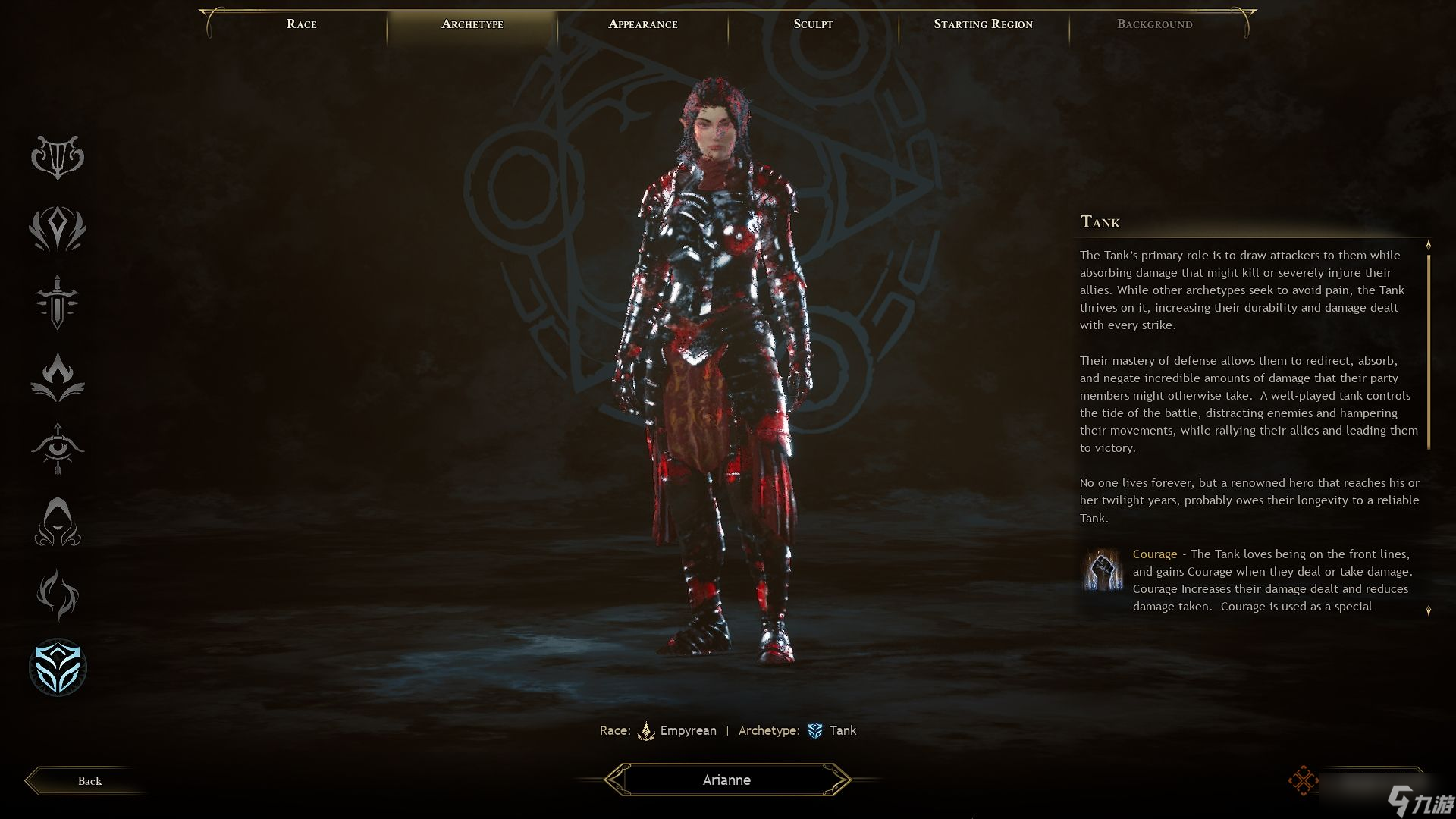1456x819 pixels.
Task: Go to the Sculpt tab
Action: point(813,24)
